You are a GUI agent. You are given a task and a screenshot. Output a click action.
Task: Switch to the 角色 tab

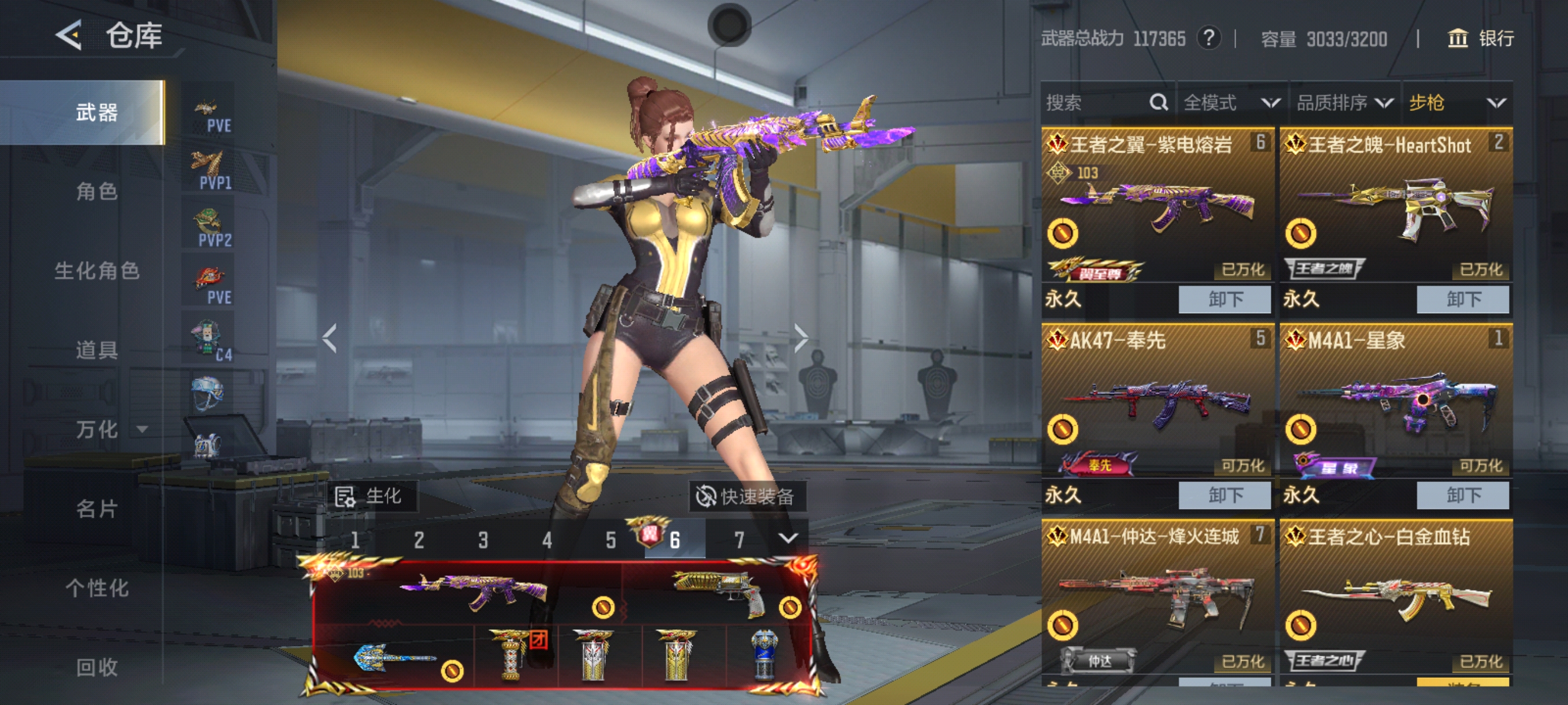[96, 192]
